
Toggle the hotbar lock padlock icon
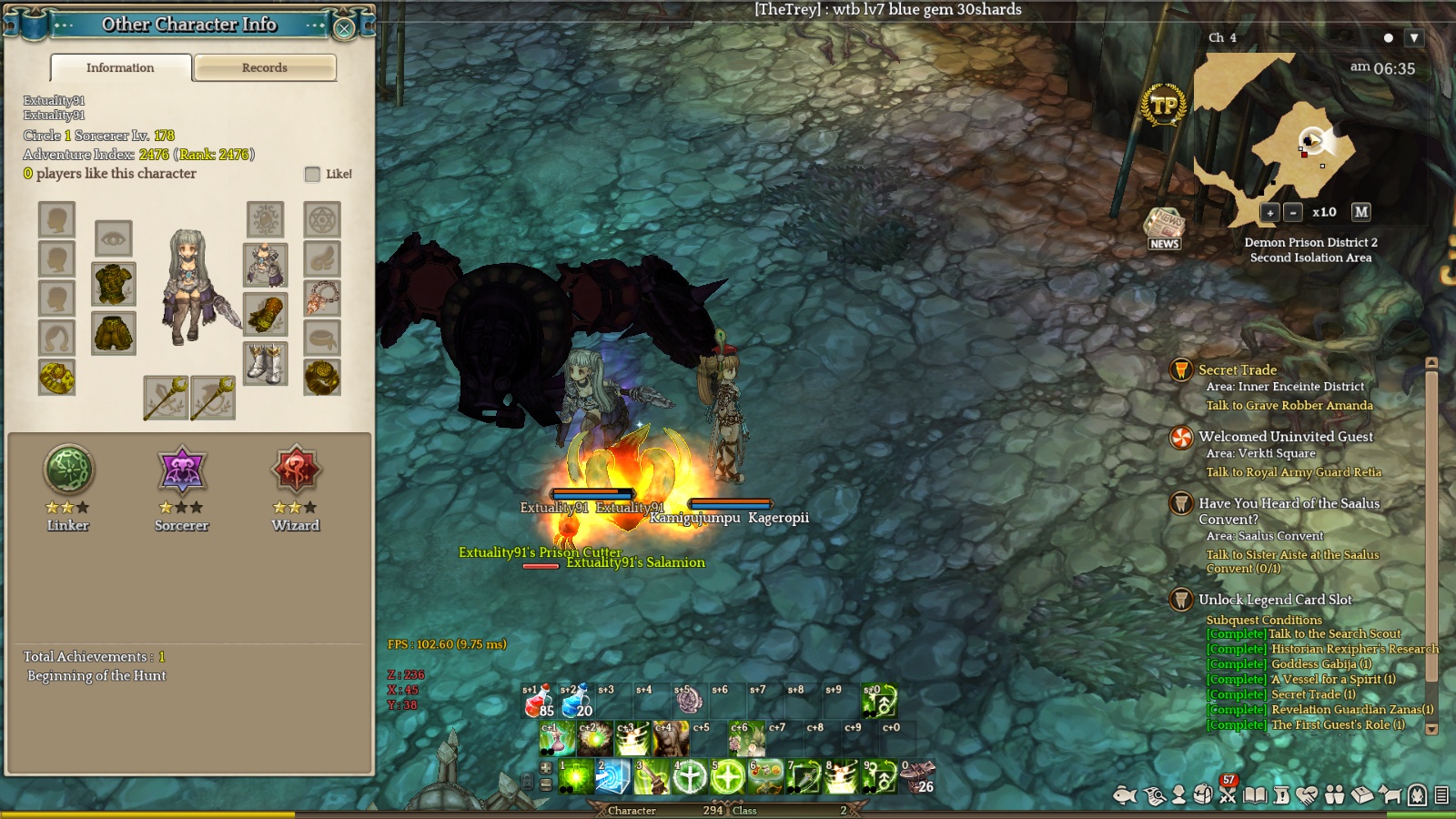(x=528, y=781)
